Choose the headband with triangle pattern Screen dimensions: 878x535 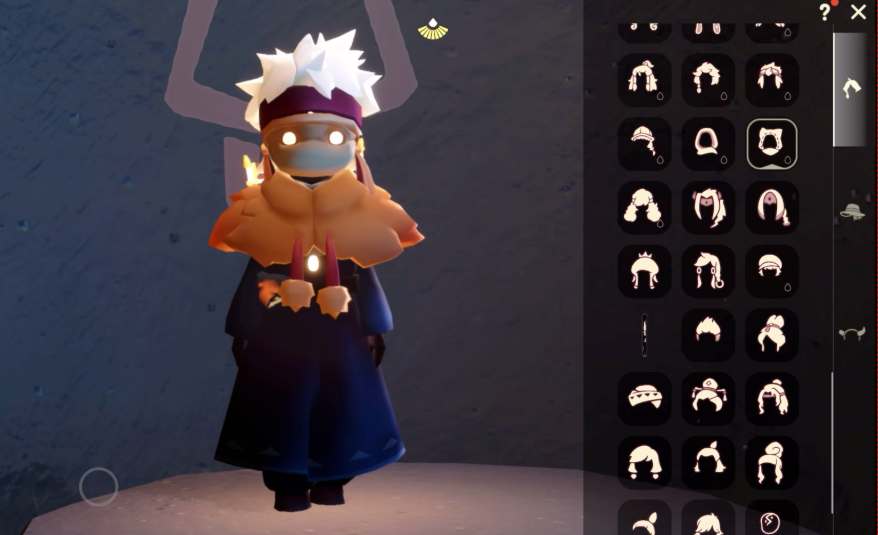click(644, 397)
